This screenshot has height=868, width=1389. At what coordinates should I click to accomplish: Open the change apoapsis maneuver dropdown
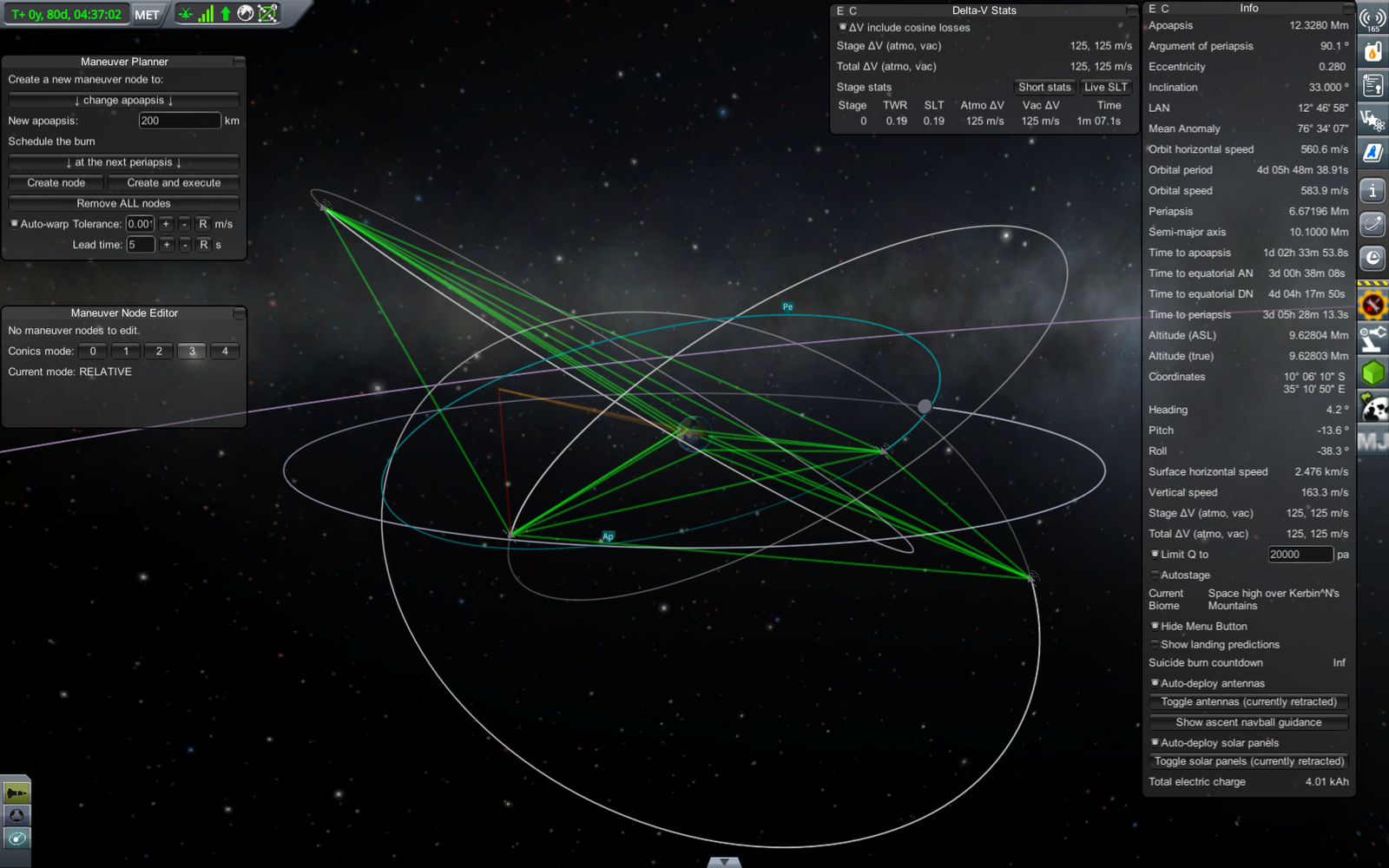pos(123,100)
